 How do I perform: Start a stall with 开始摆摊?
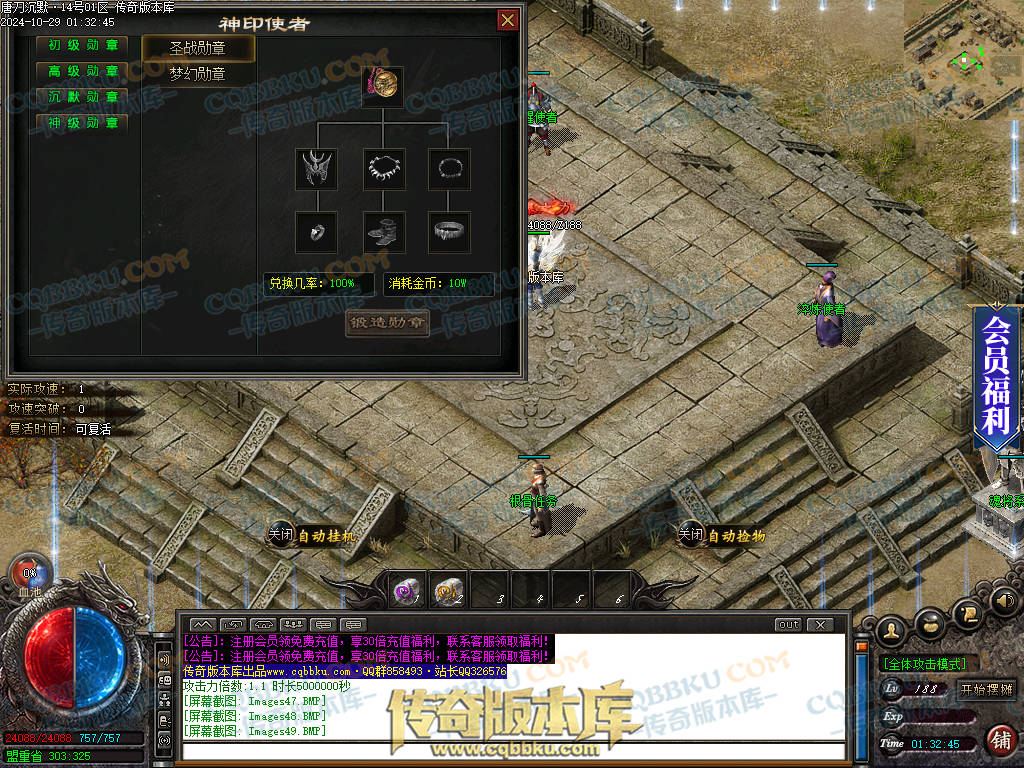(x=986, y=689)
